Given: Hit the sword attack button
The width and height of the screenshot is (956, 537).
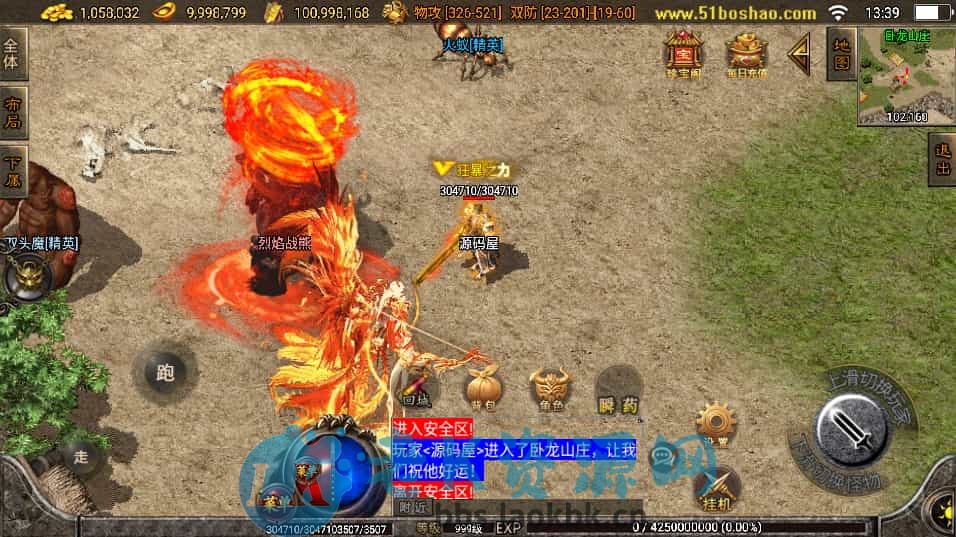Looking at the screenshot, I should pyautogui.click(x=852, y=430).
